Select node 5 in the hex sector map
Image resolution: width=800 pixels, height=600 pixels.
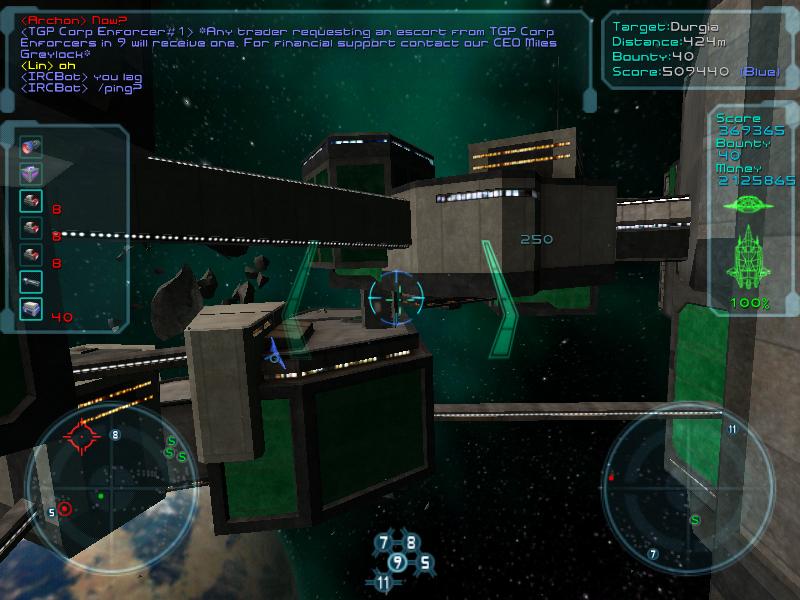coord(424,562)
